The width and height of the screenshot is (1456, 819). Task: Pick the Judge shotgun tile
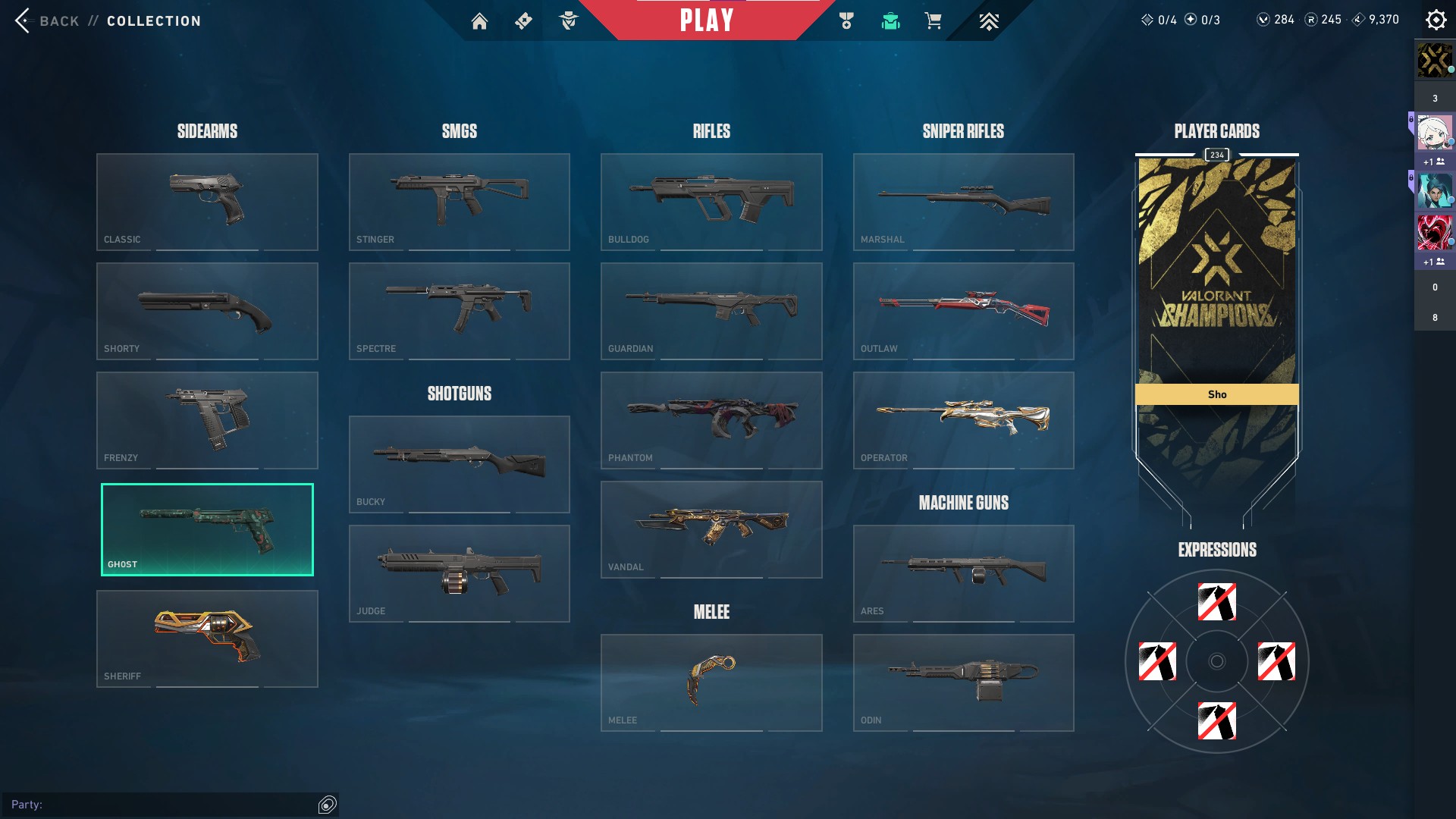[x=459, y=573]
